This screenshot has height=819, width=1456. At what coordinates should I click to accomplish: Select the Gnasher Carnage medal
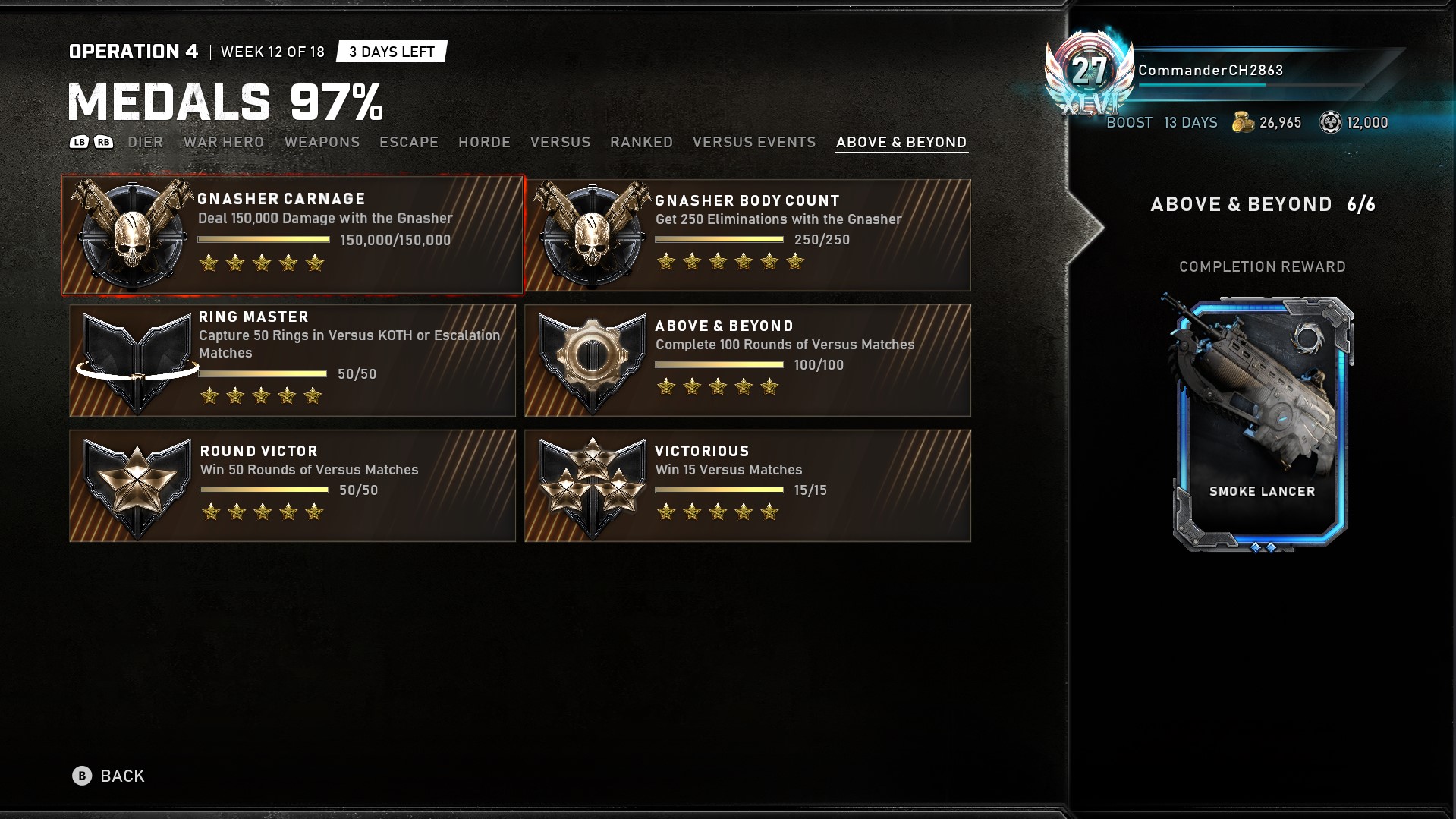293,235
